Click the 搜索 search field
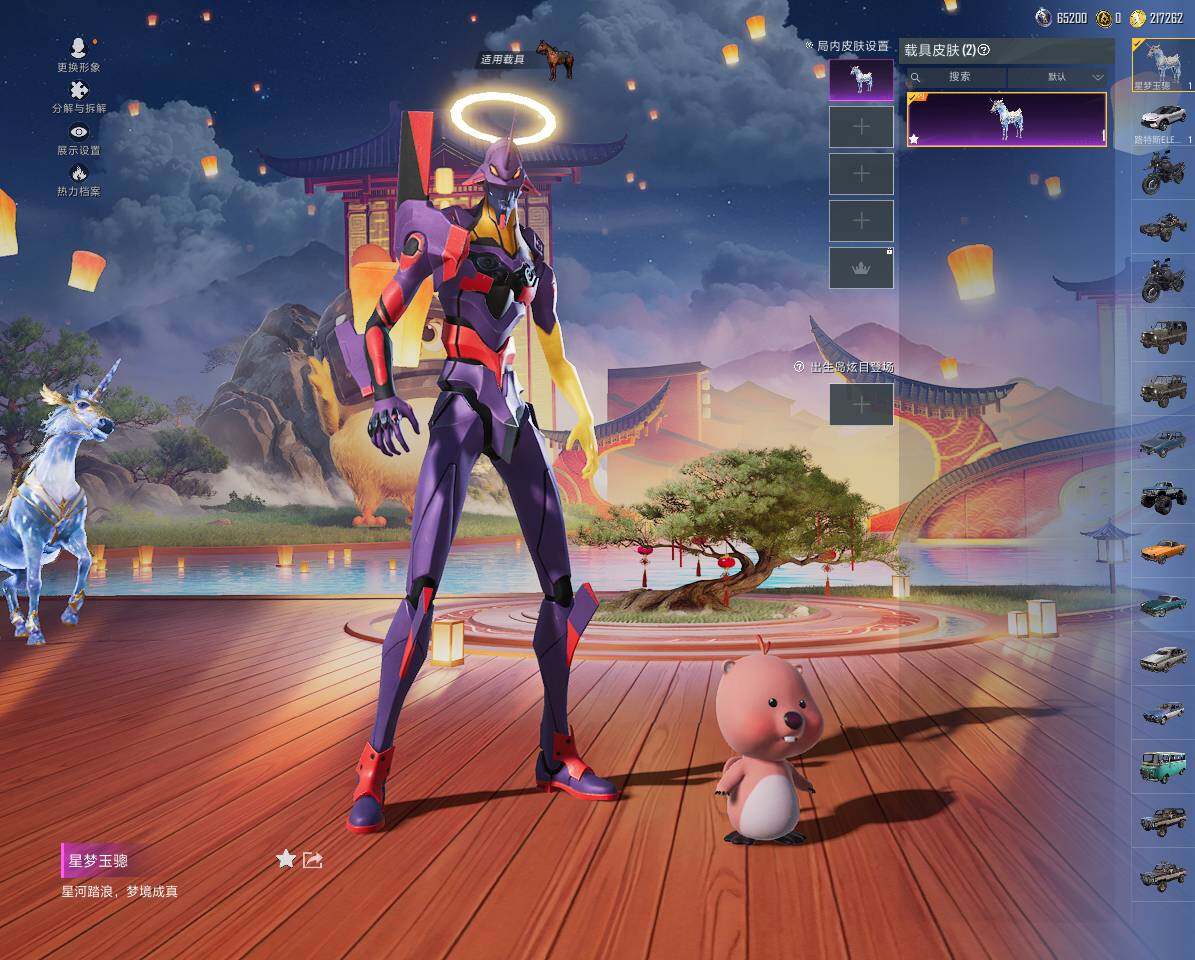This screenshot has width=1195, height=960. [x=958, y=77]
